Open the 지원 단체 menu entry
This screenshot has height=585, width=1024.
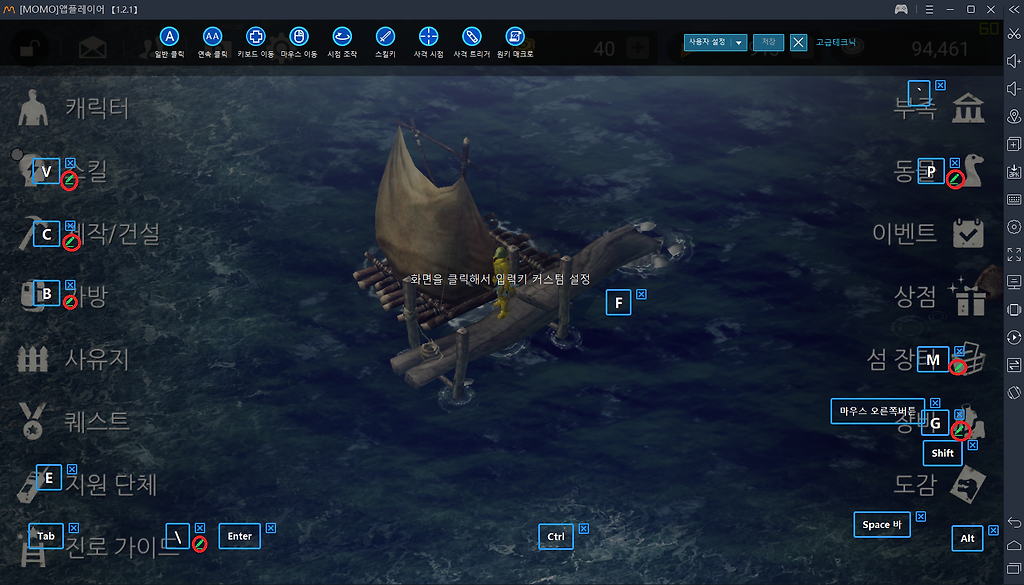tap(110, 484)
